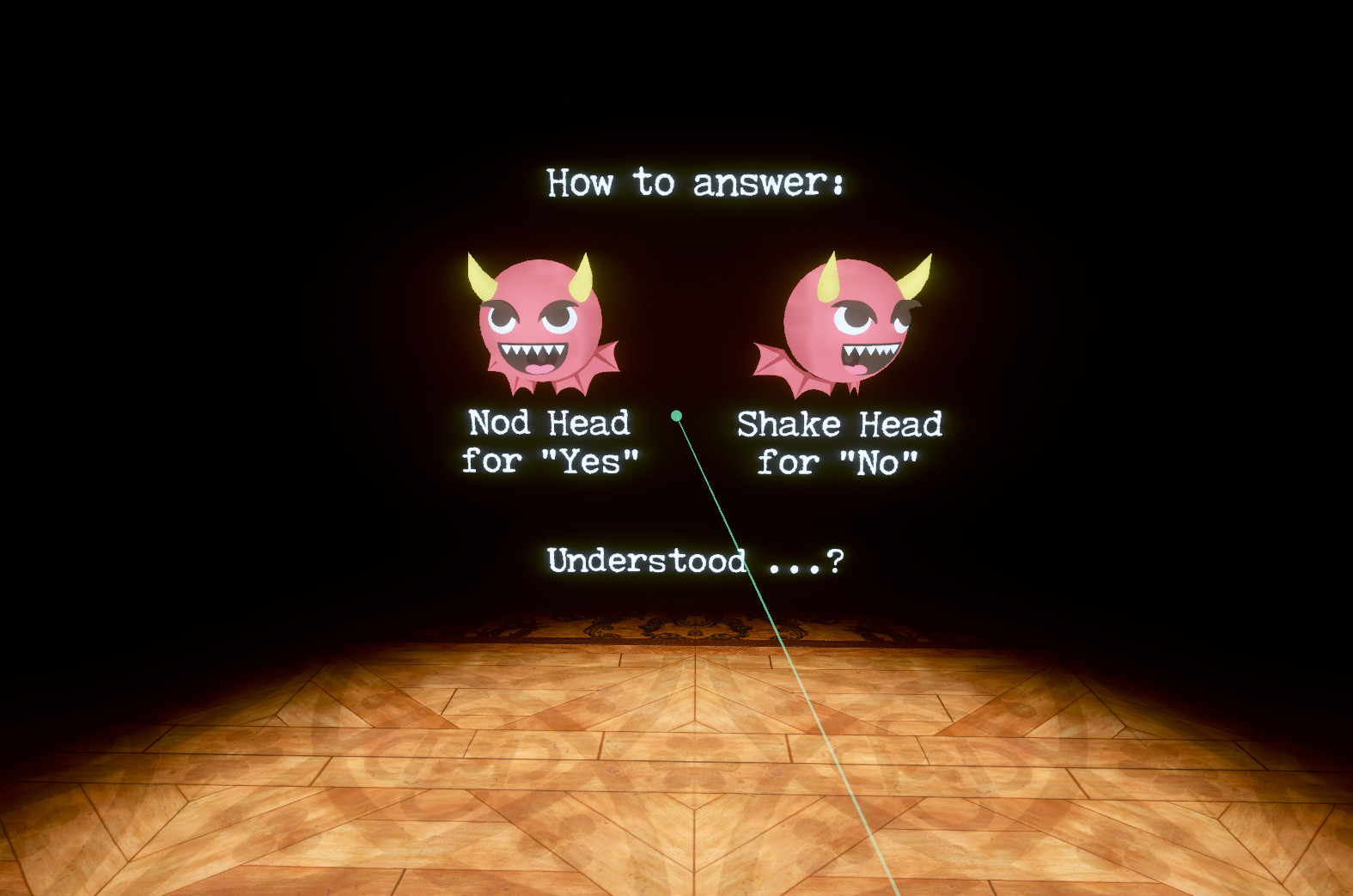
Task: Click the wooden parquet floor
Action: pos(515,773)
